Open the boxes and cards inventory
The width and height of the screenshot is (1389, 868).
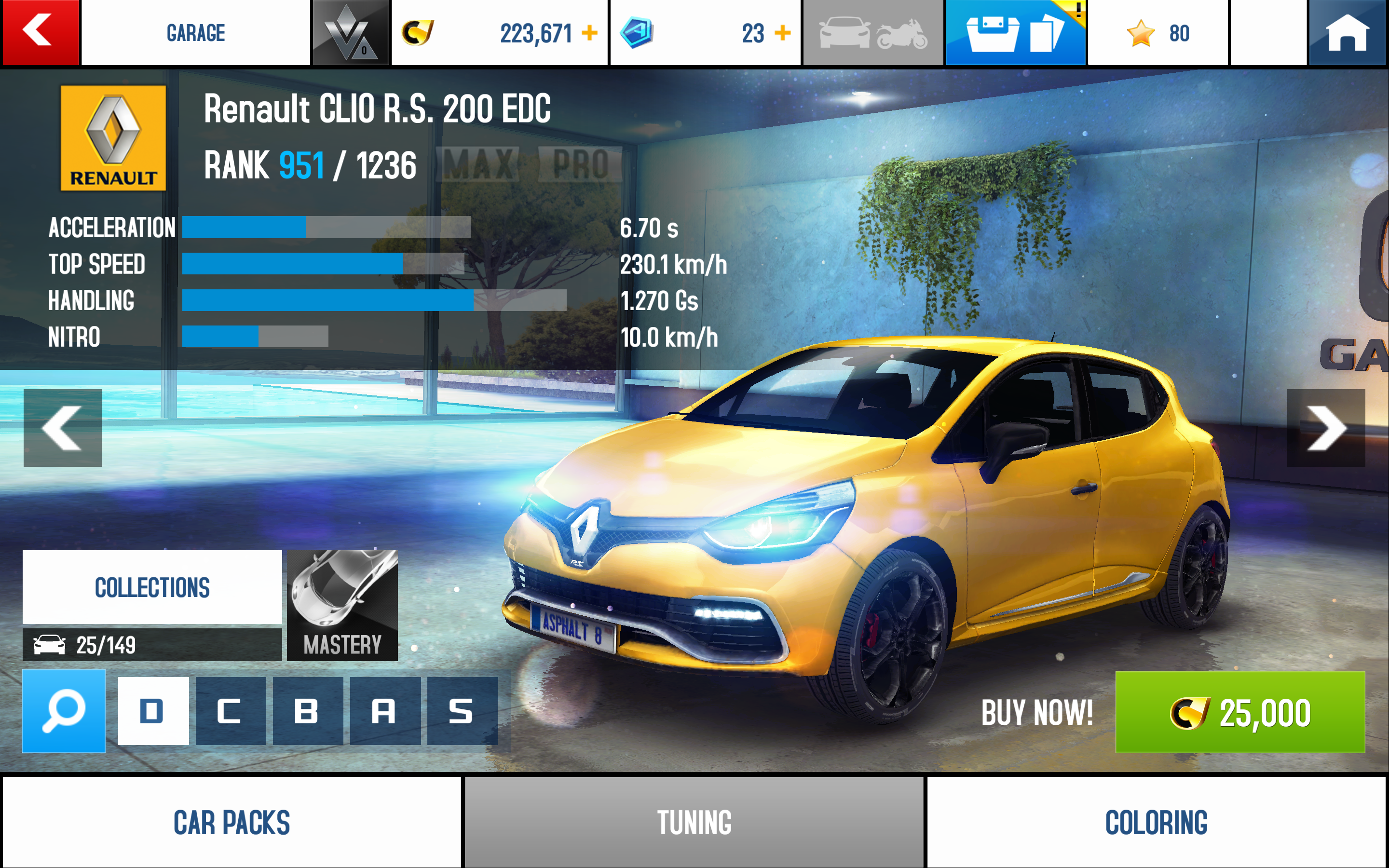pyautogui.click(x=1015, y=33)
